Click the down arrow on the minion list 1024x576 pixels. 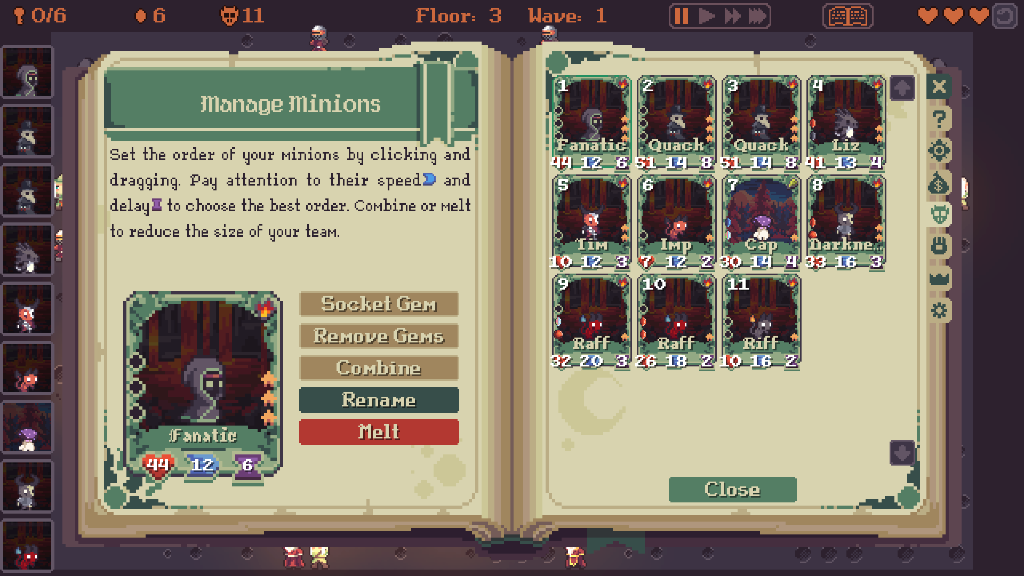[x=902, y=452]
